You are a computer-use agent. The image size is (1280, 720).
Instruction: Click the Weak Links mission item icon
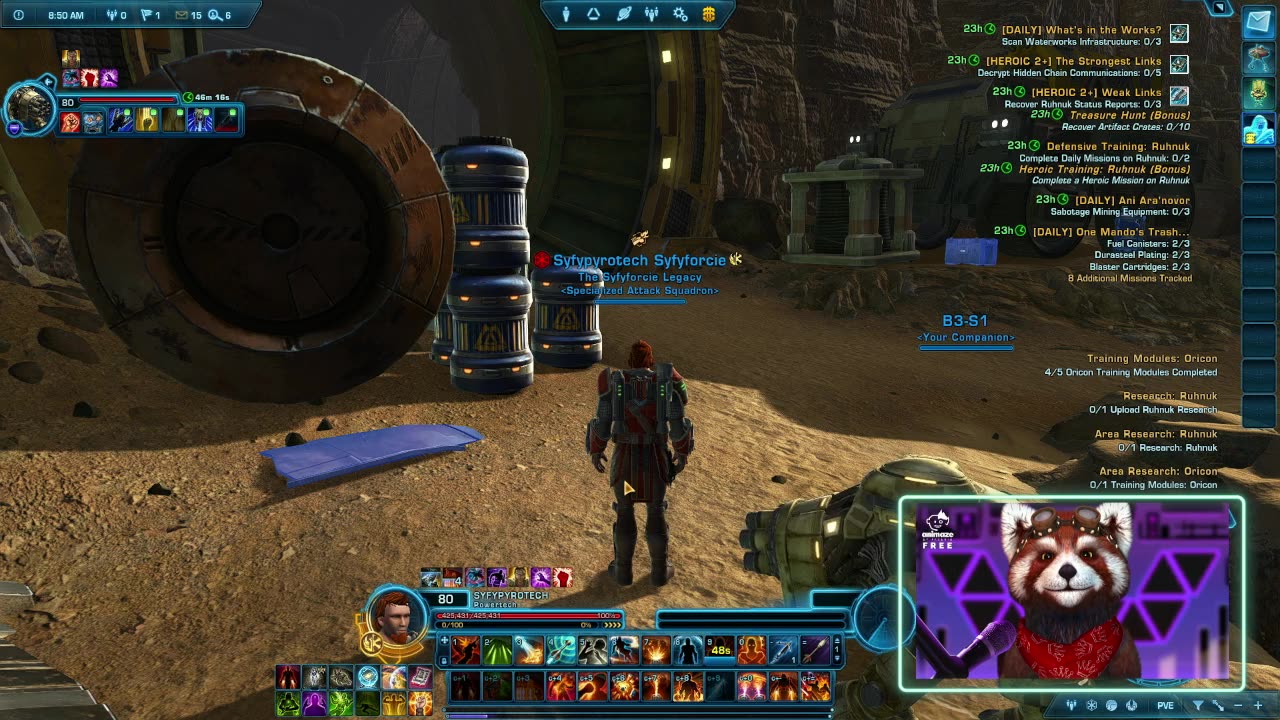[x=1179, y=95]
